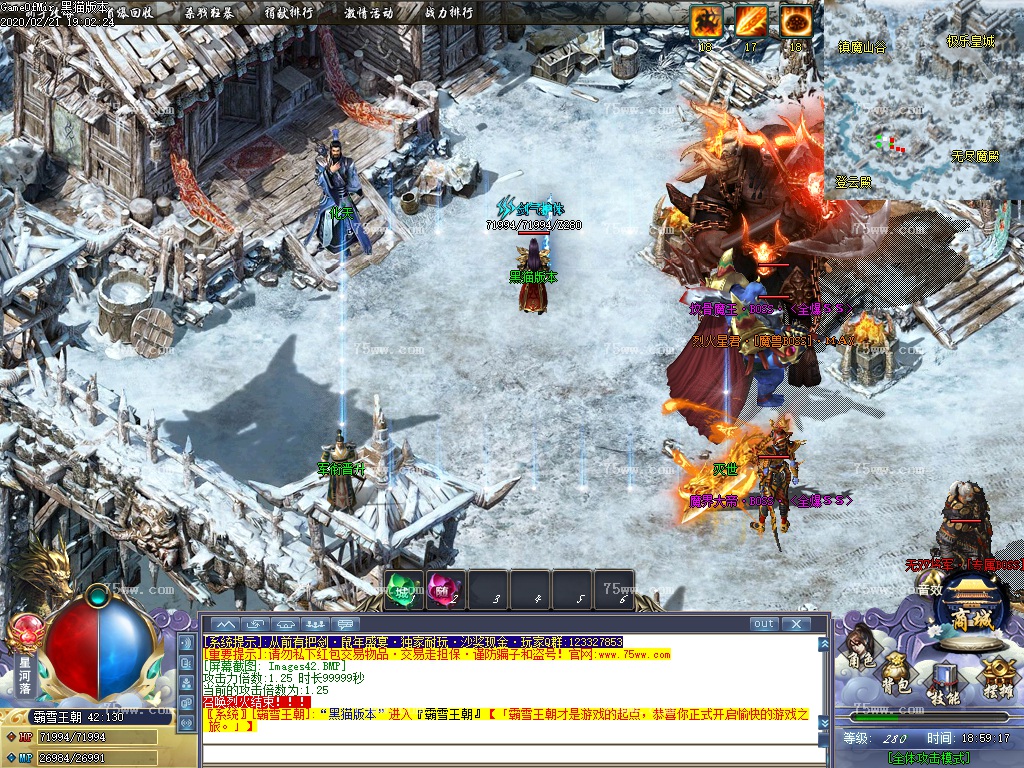The width and height of the screenshot is (1024, 768).
Task: Click the speech bubble chat toolbar button
Action: (347, 624)
